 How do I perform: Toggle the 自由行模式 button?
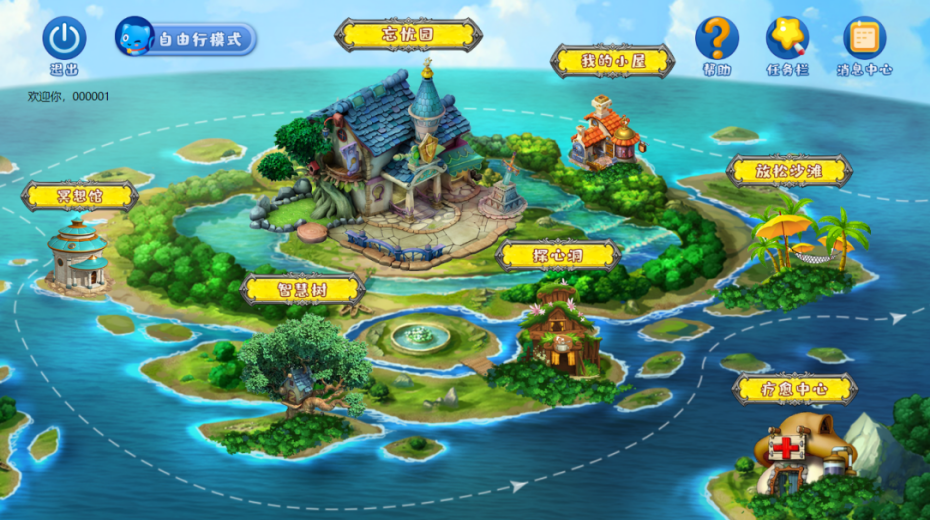[186, 39]
